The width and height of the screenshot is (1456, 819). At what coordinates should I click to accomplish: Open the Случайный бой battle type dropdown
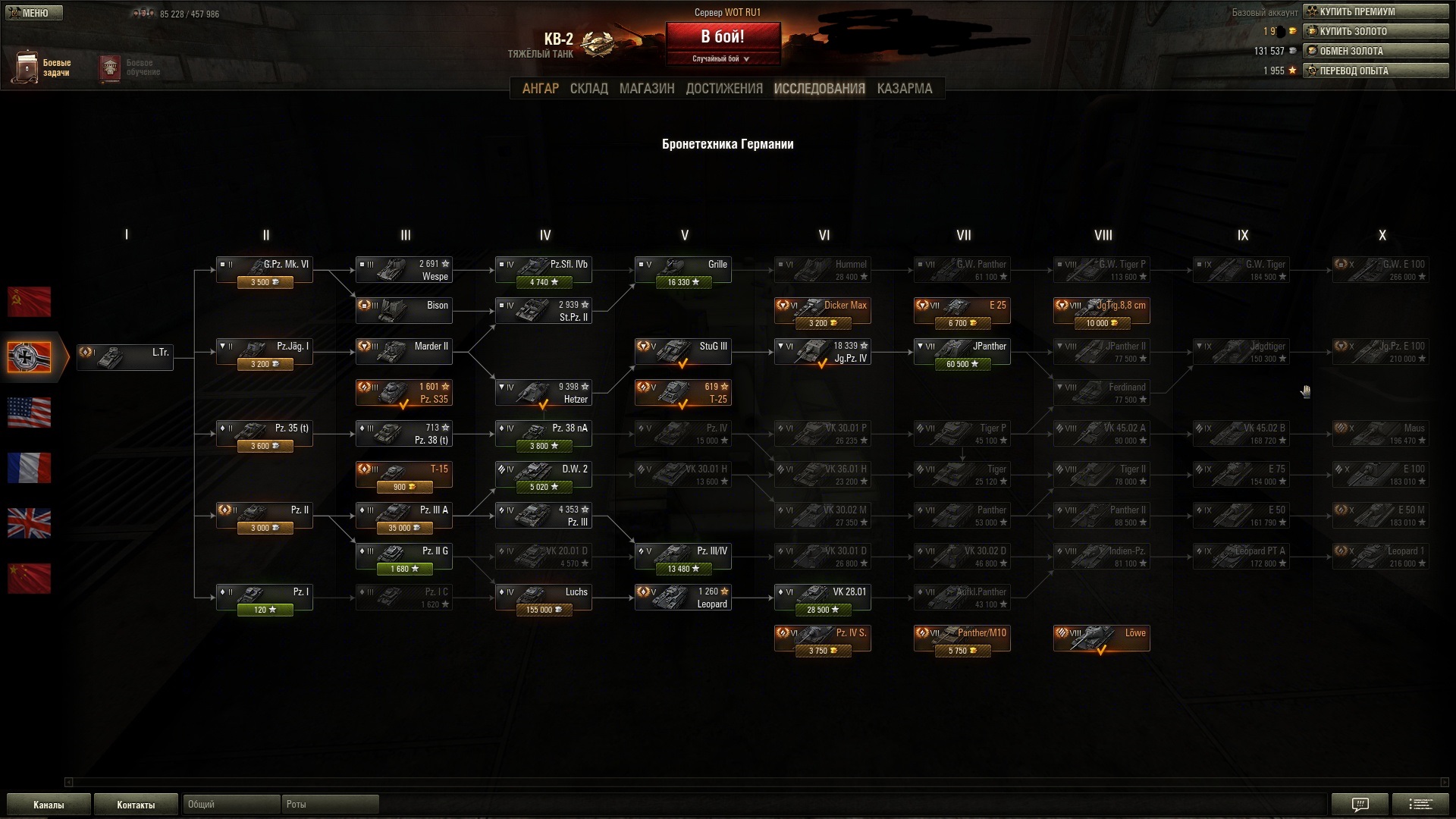pyautogui.click(x=721, y=59)
